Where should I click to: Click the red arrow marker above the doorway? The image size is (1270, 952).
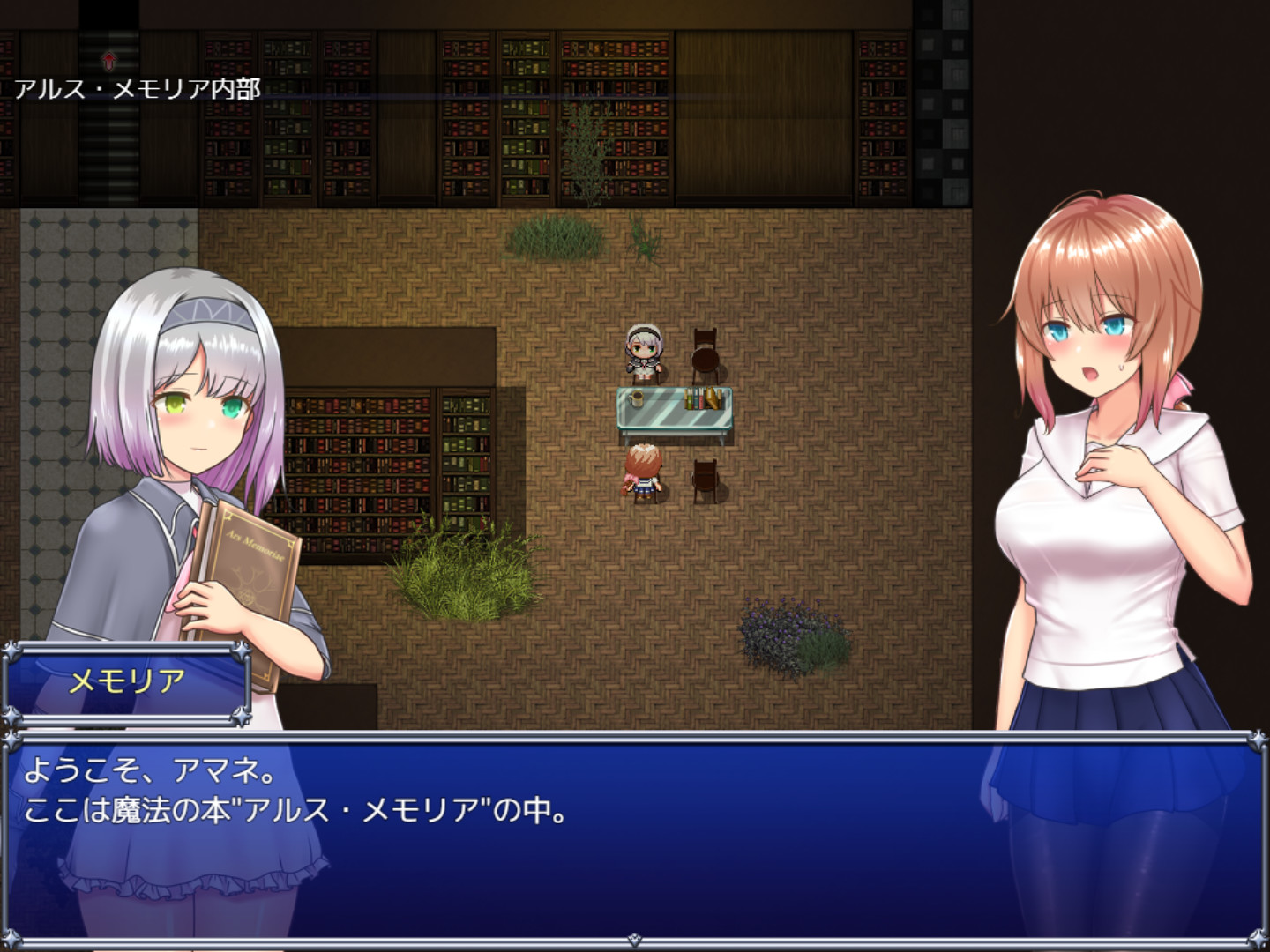(x=108, y=62)
